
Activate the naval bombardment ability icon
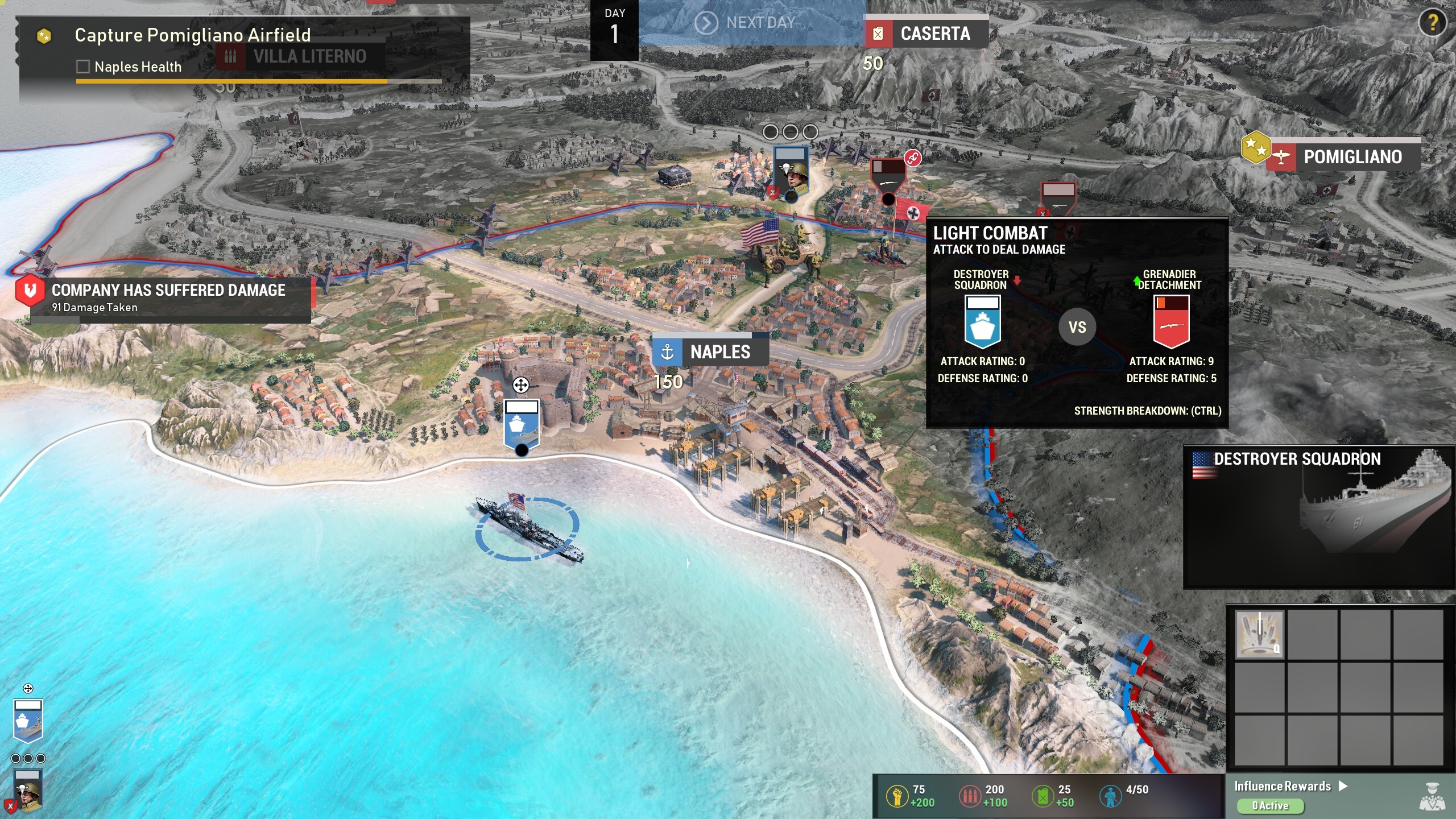(x=1260, y=634)
